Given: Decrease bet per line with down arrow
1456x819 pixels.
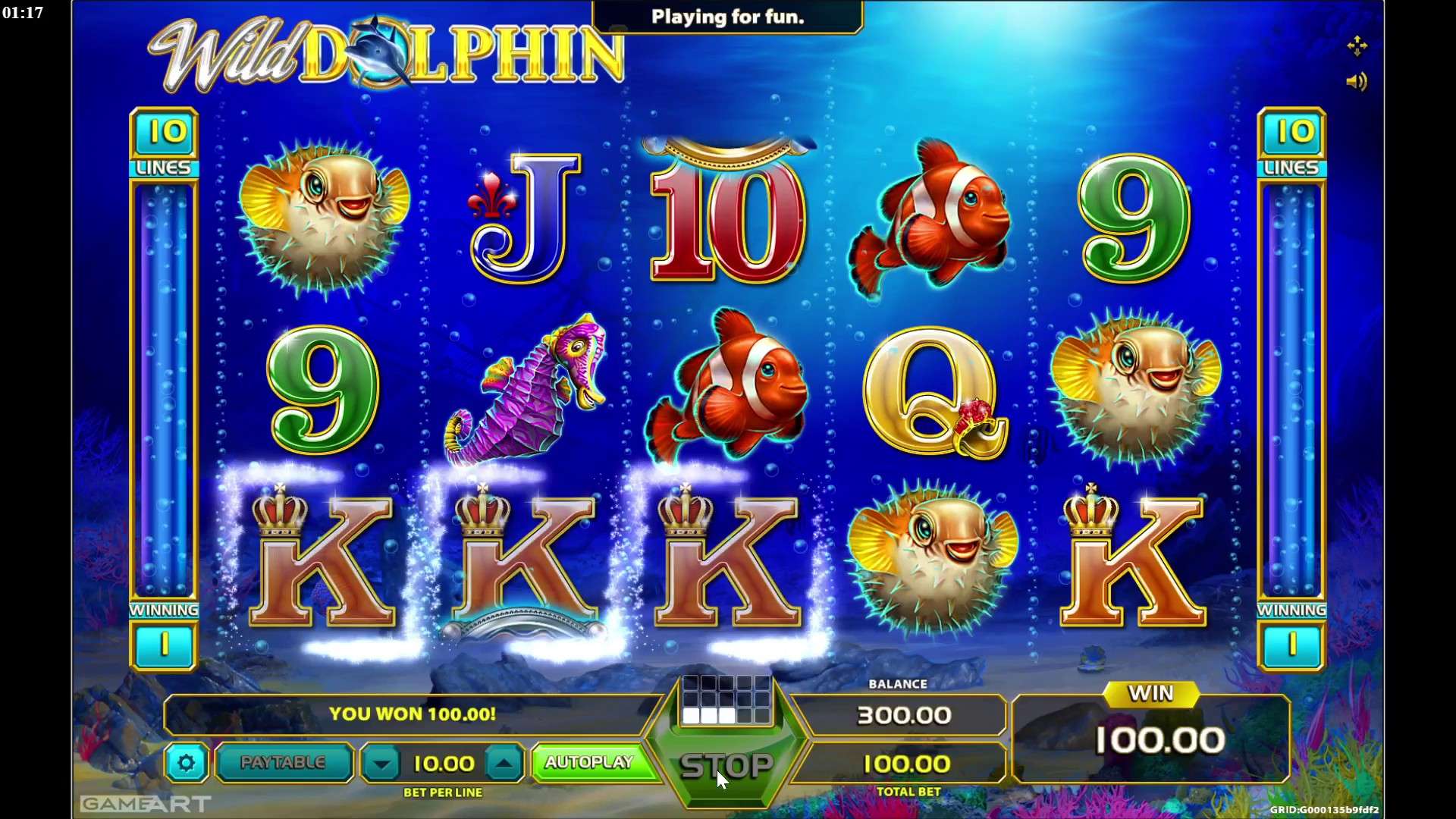Looking at the screenshot, I should 381,764.
